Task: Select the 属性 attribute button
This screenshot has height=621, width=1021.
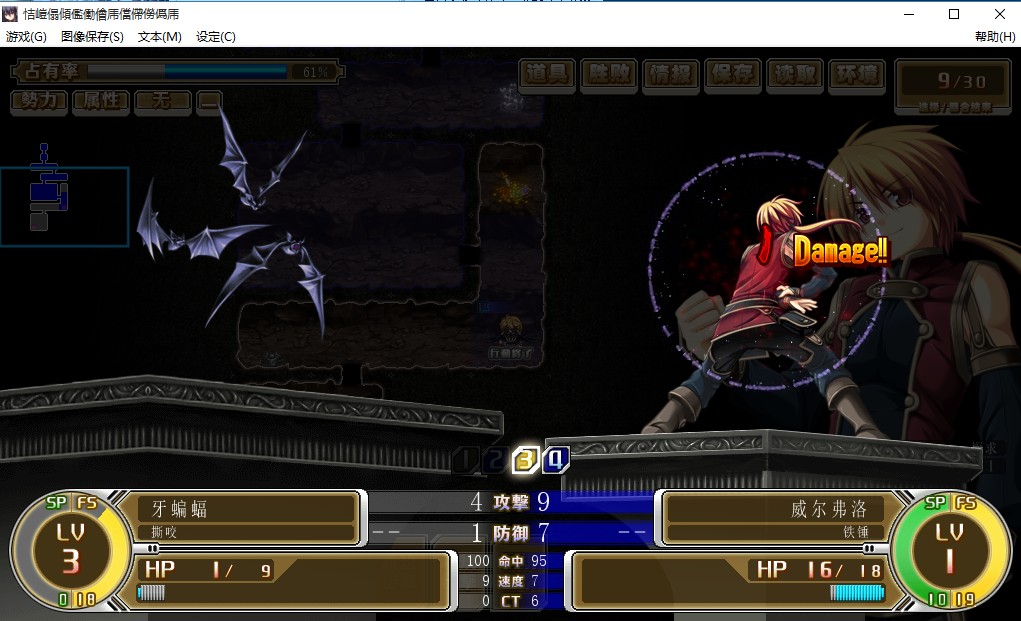Action: 101,101
